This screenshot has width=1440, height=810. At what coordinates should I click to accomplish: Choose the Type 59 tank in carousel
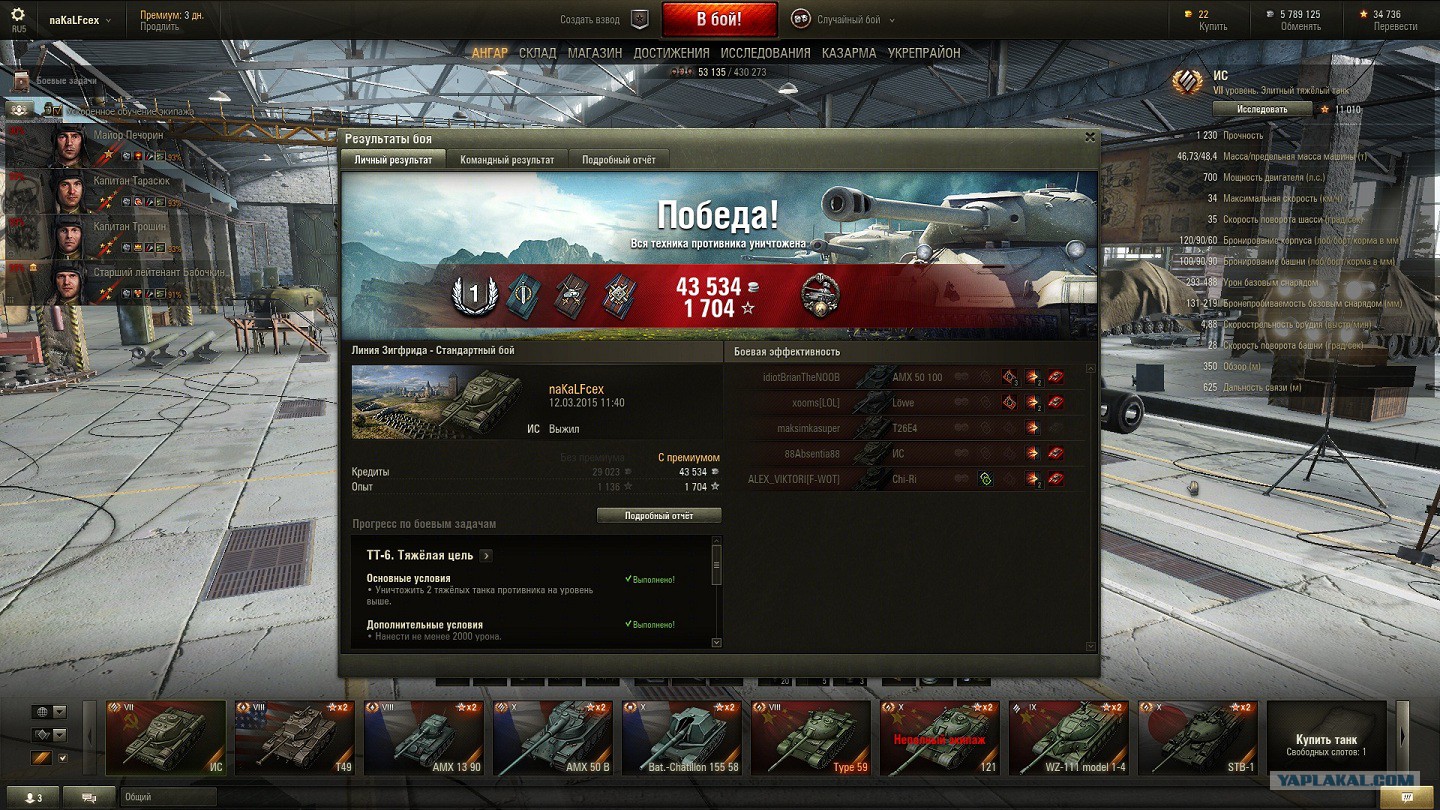[x=811, y=738]
